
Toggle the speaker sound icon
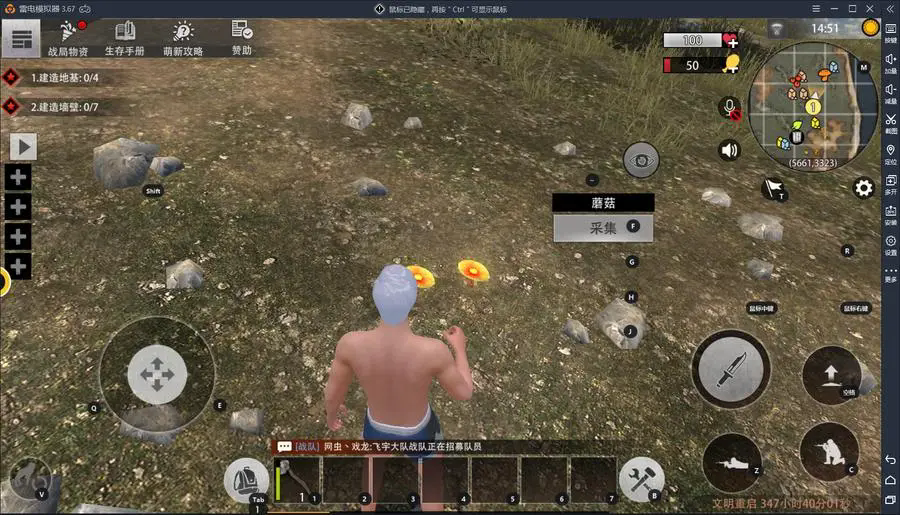click(730, 150)
